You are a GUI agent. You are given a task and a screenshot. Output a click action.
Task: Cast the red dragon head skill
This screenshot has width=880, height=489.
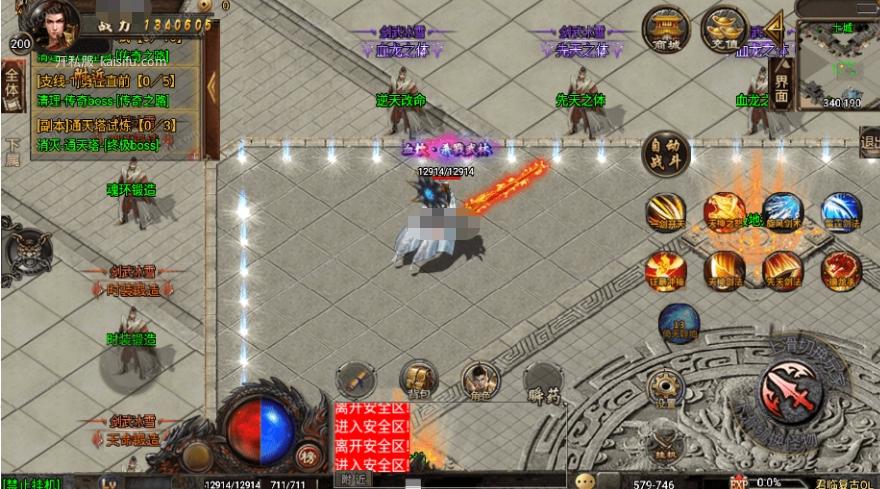840,270
